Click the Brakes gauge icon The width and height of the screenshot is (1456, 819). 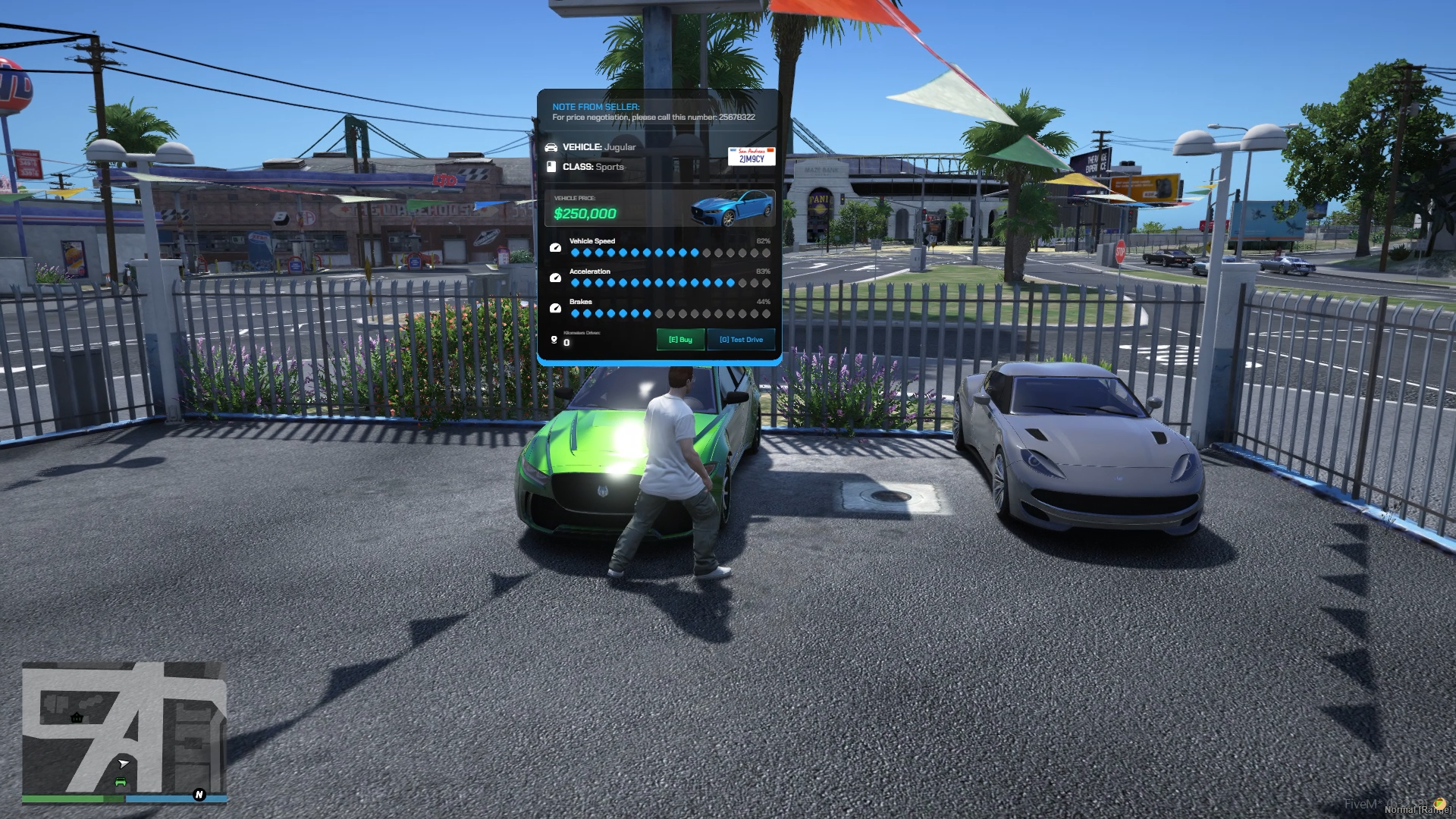coord(554,306)
